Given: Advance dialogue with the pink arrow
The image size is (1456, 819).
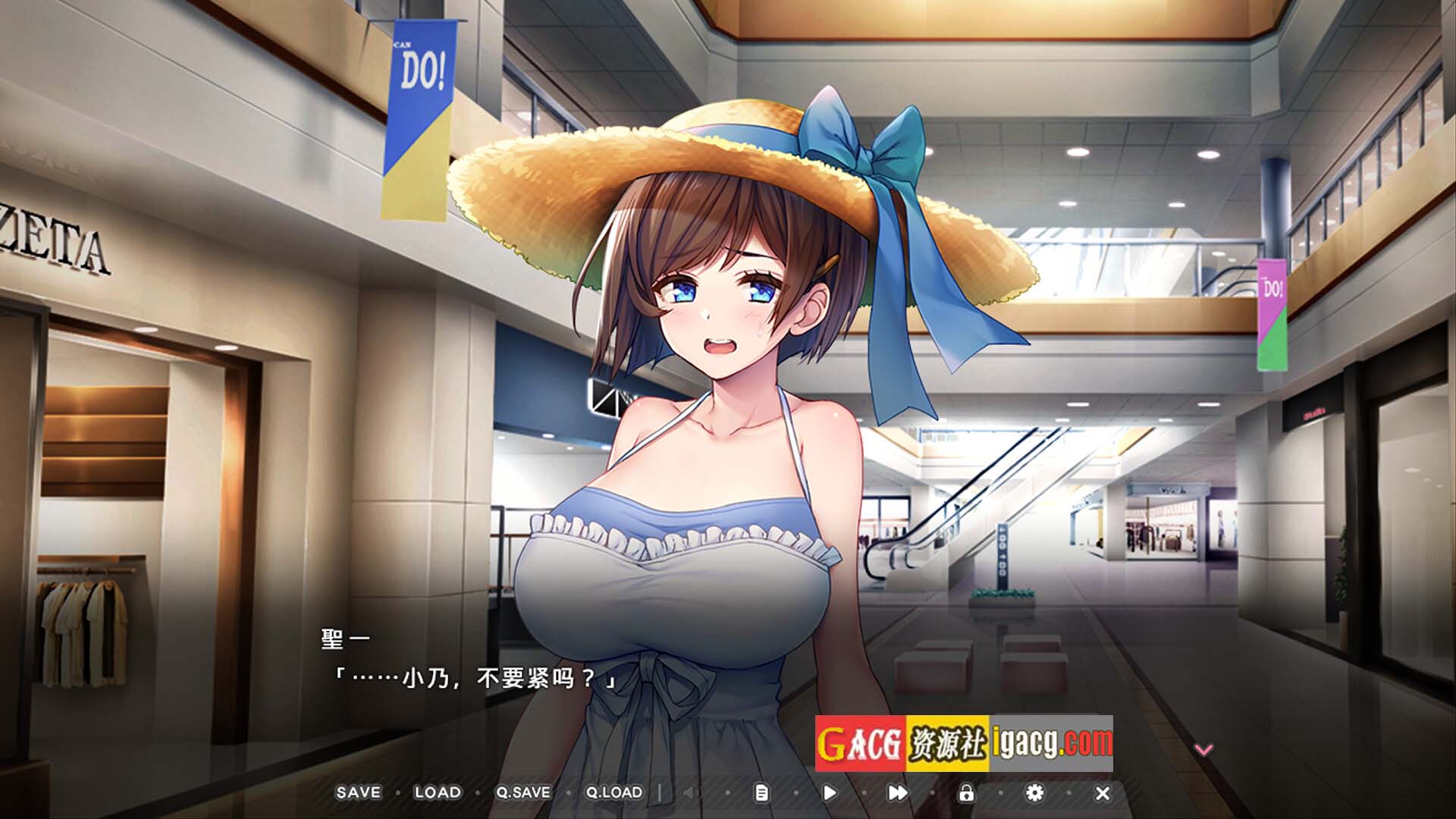Looking at the screenshot, I should 1203,749.
